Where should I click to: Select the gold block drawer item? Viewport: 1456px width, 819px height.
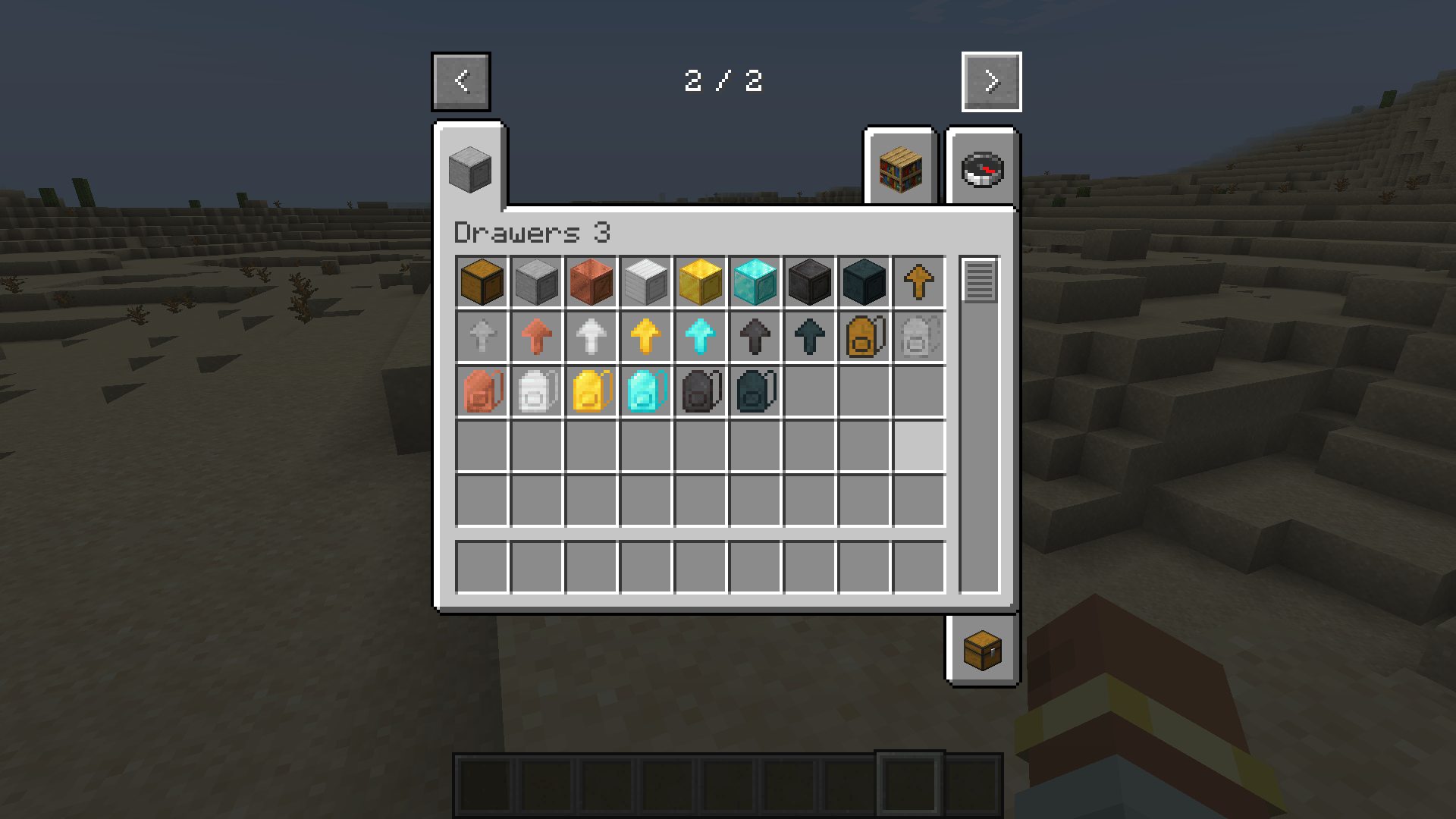pyautogui.click(x=700, y=282)
